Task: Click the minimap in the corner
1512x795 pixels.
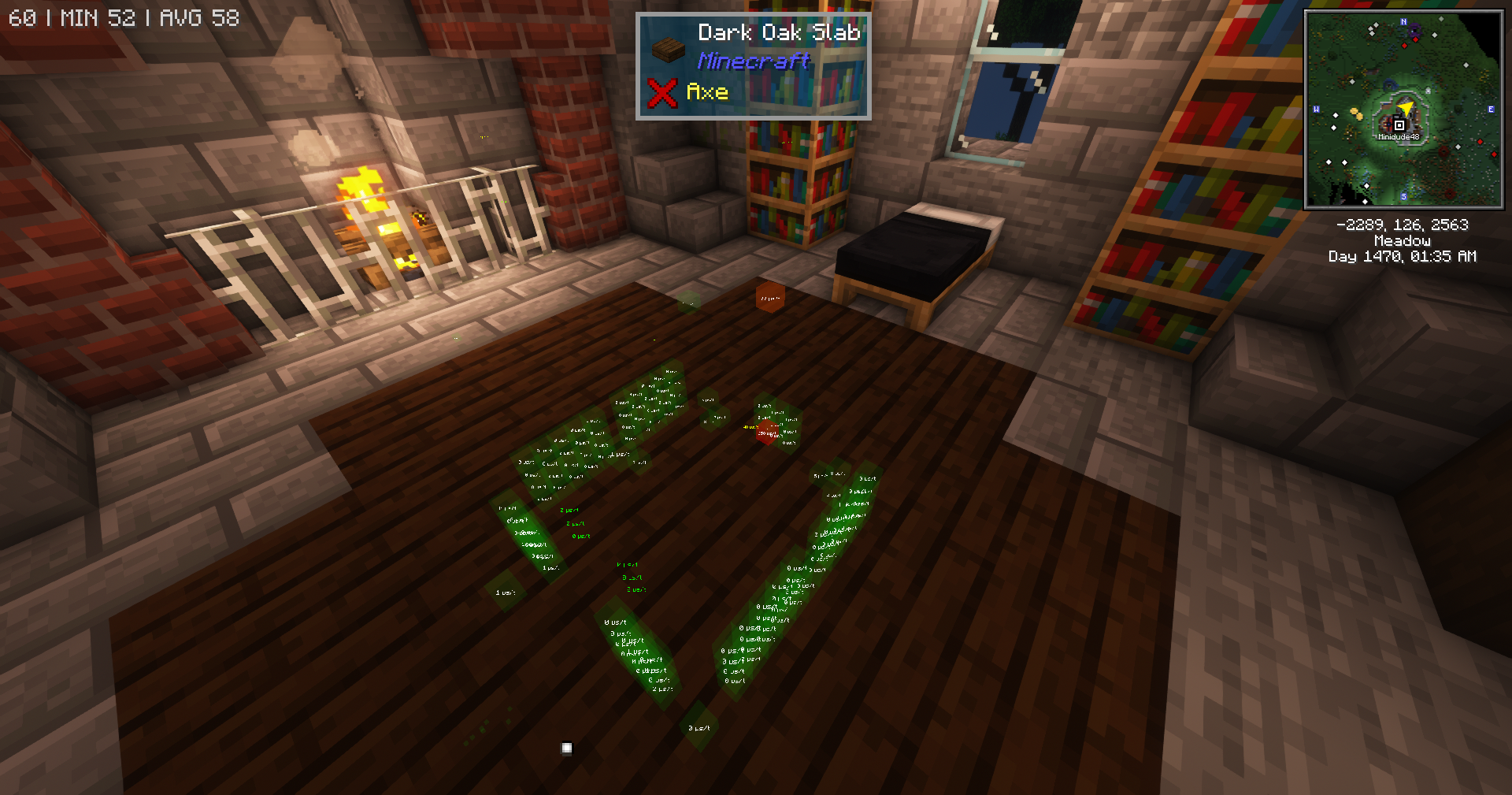Action: pos(1403,110)
